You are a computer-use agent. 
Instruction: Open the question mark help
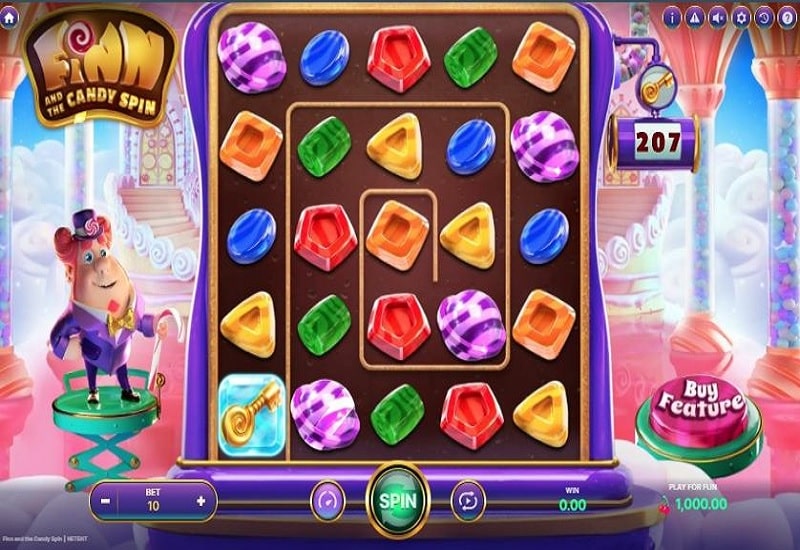787,17
